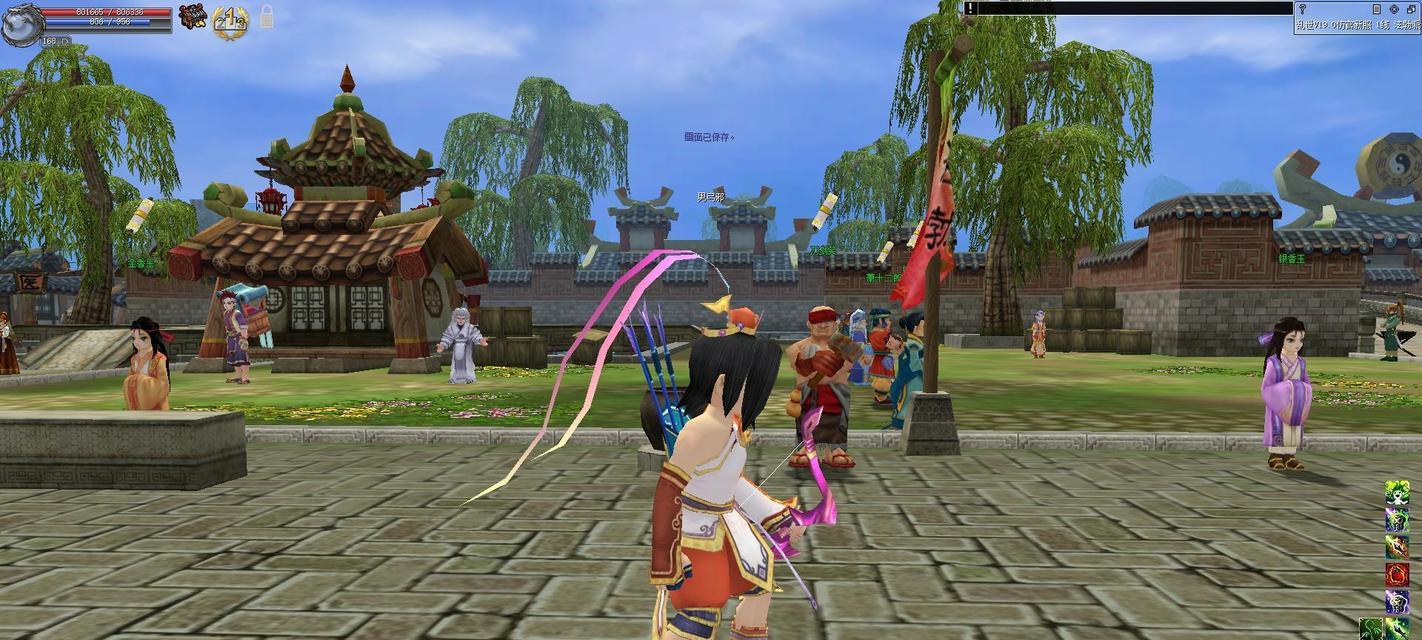Open the 1-2-3 podium ranking icon
Image resolution: width=1422 pixels, height=640 pixels.
(230, 21)
